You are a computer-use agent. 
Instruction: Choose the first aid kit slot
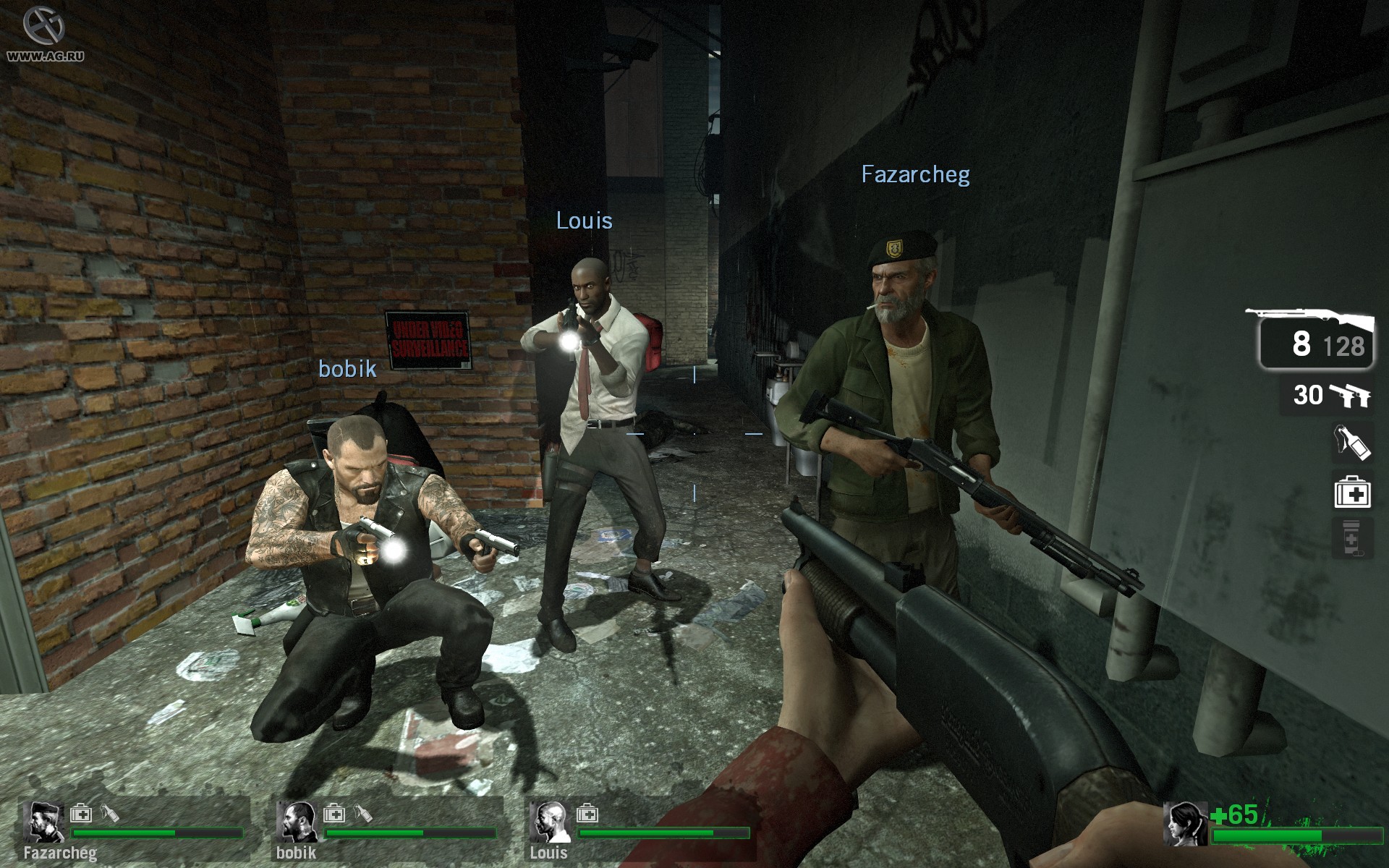click(1352, 493)
